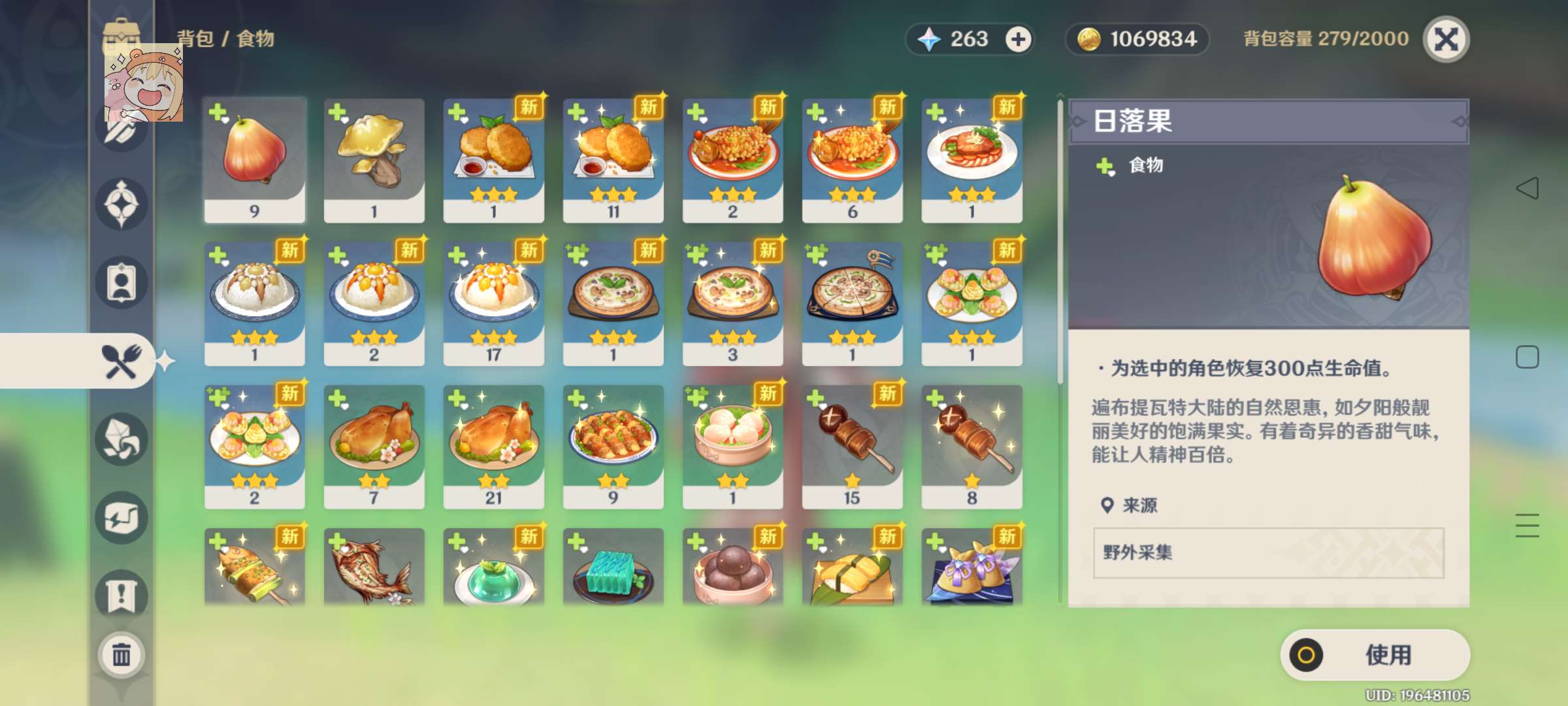1568x706 pixels.
Task: Open the character development items category
Action: pos(121,282)
